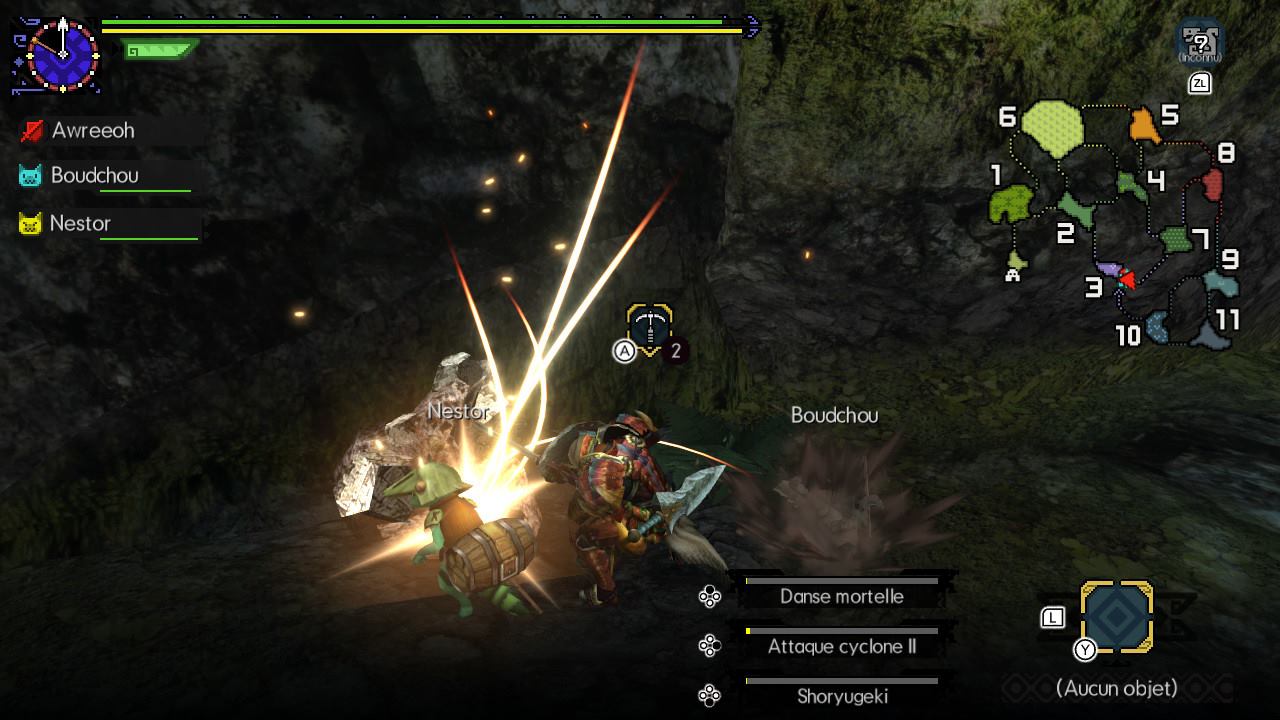Viewport: 1280px width, 720px height.
Task: Select the pickaxe mining prompt icon
Action: [650, 327]
